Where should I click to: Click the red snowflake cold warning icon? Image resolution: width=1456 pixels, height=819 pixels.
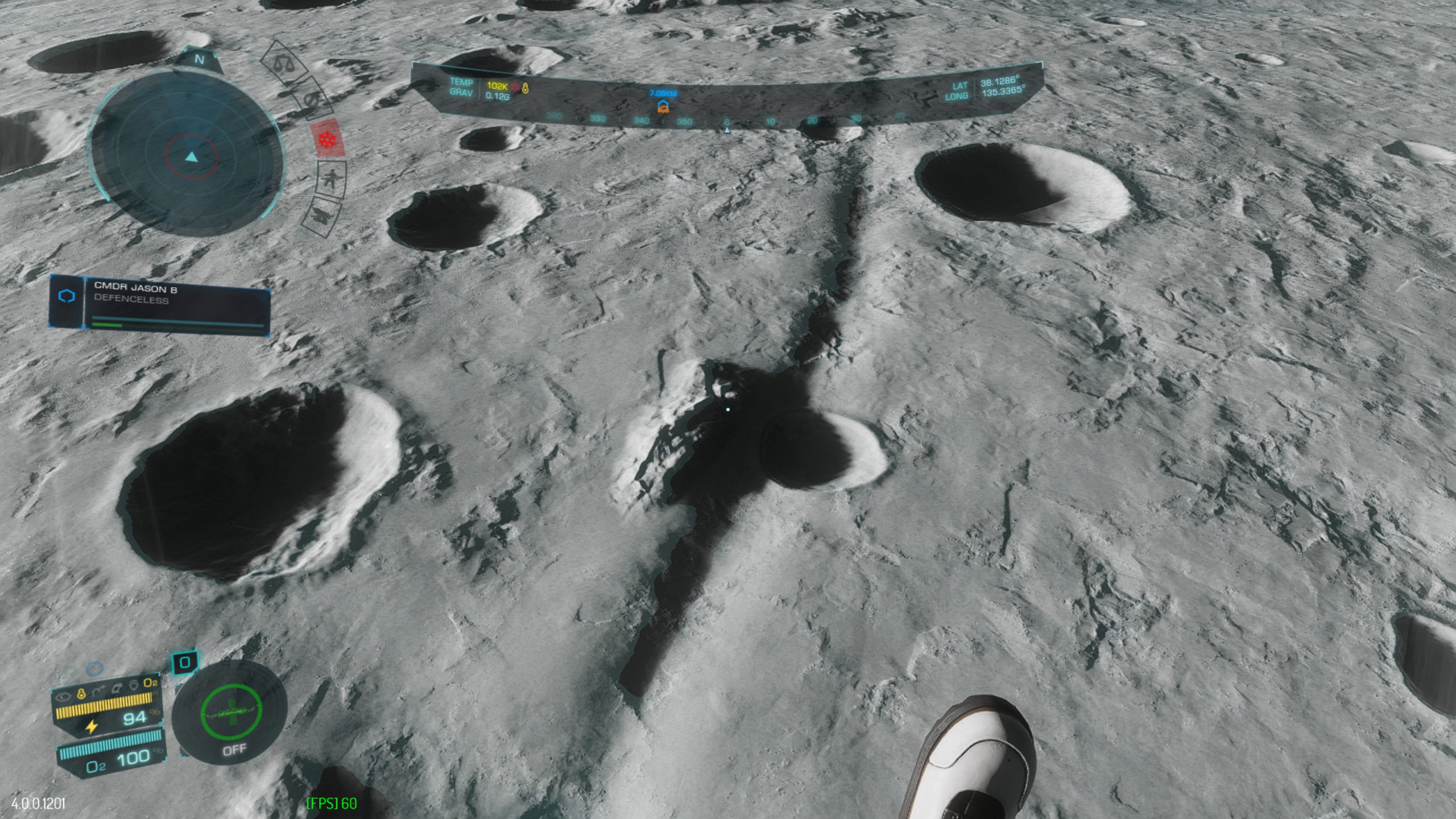coord(326,139)
